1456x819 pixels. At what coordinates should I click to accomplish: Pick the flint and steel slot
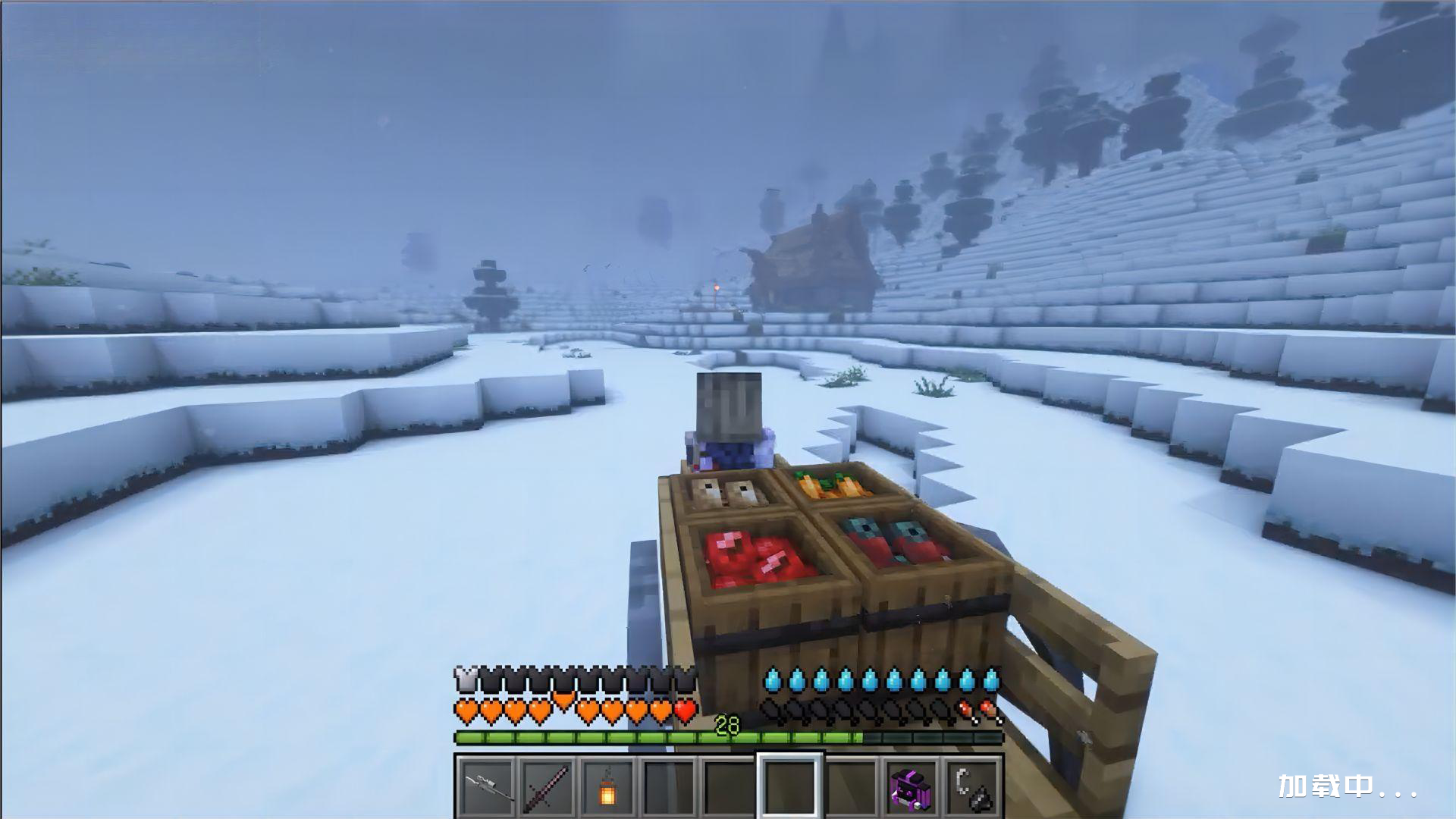point(974,785)
